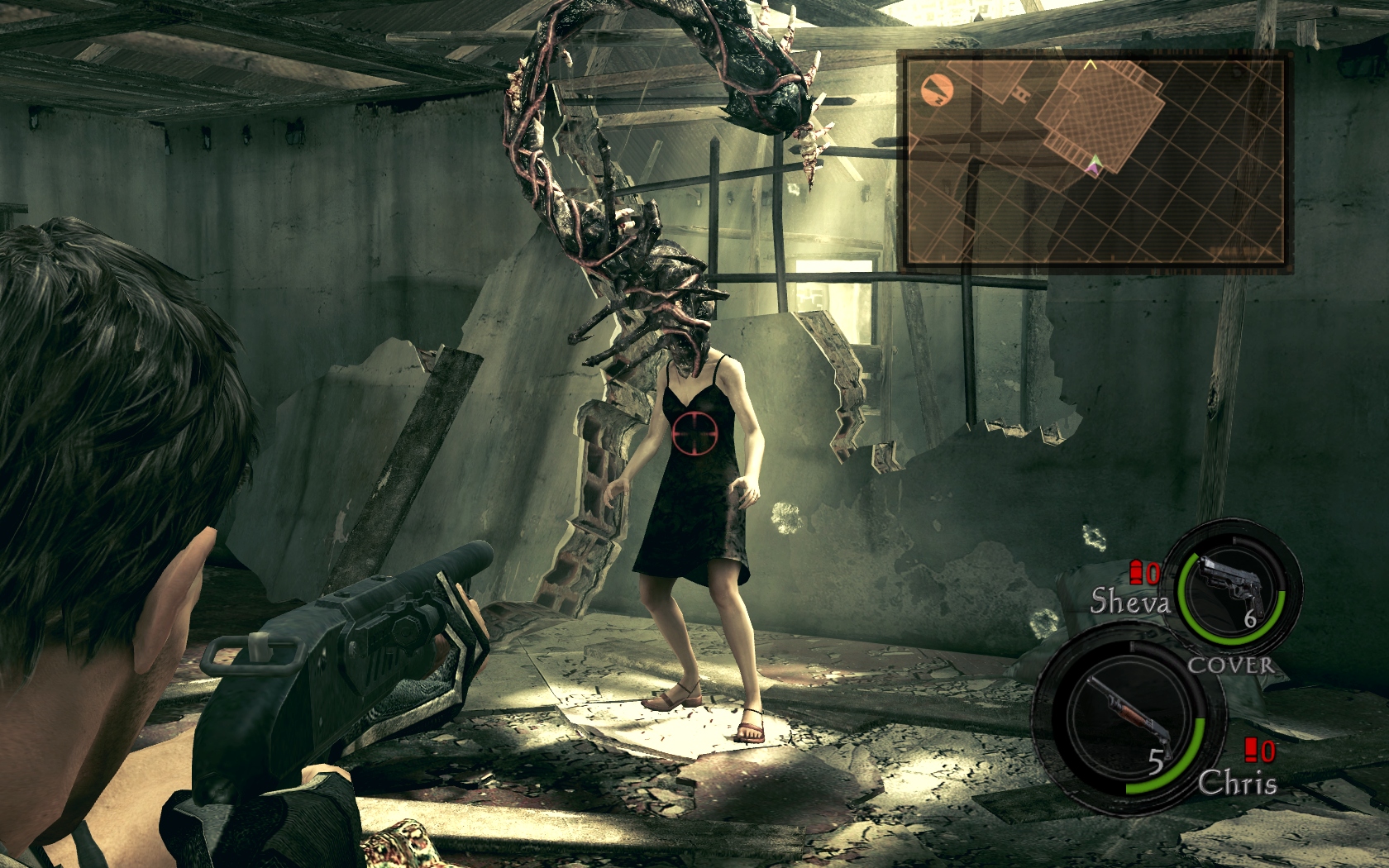Click the minimap in the top right
The height and width of the screenshot is (868, 1389).
pyautogui.click(x=1095, y=160)
